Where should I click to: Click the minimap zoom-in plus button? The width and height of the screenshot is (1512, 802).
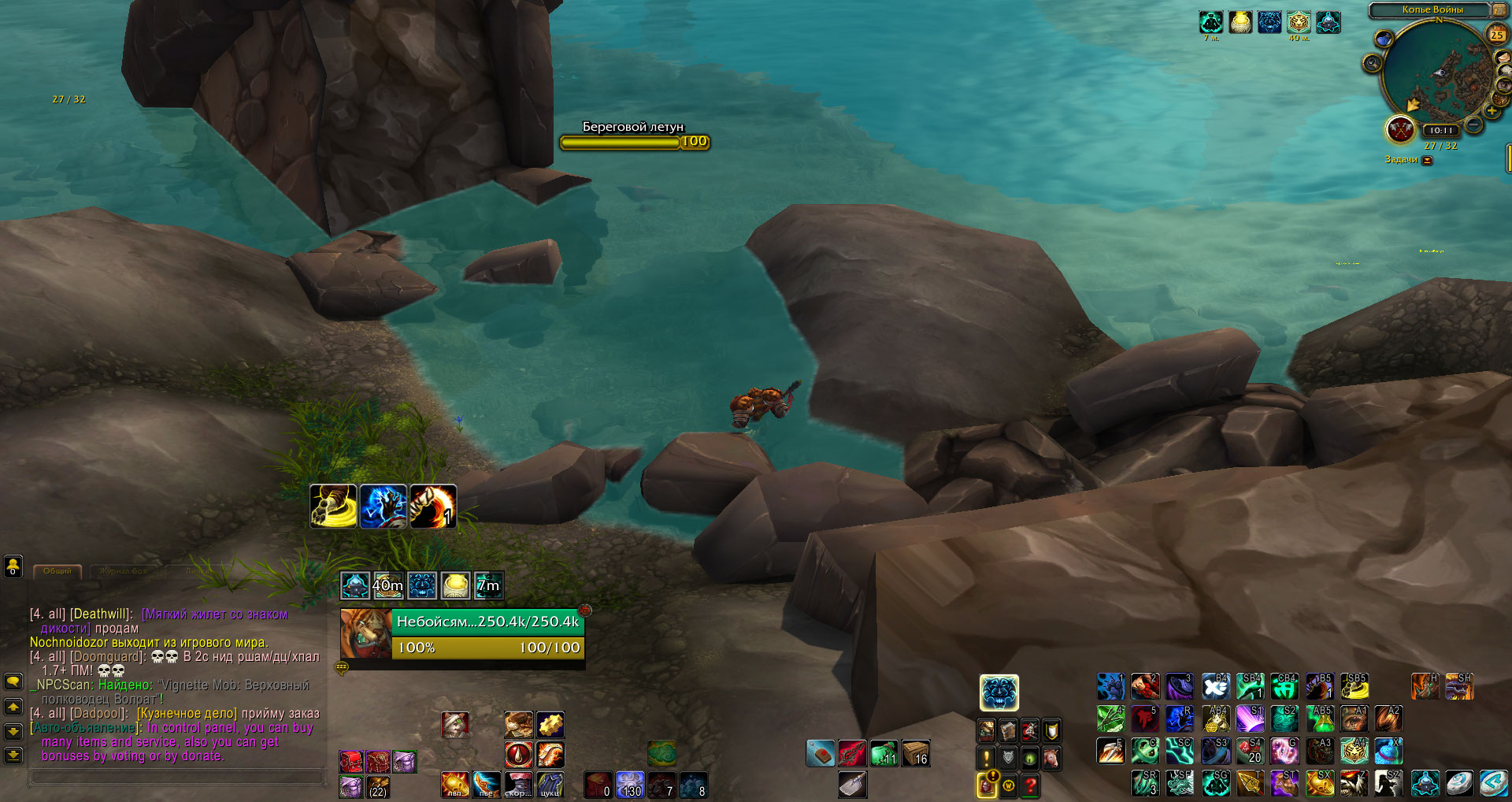pos(1493,112)
